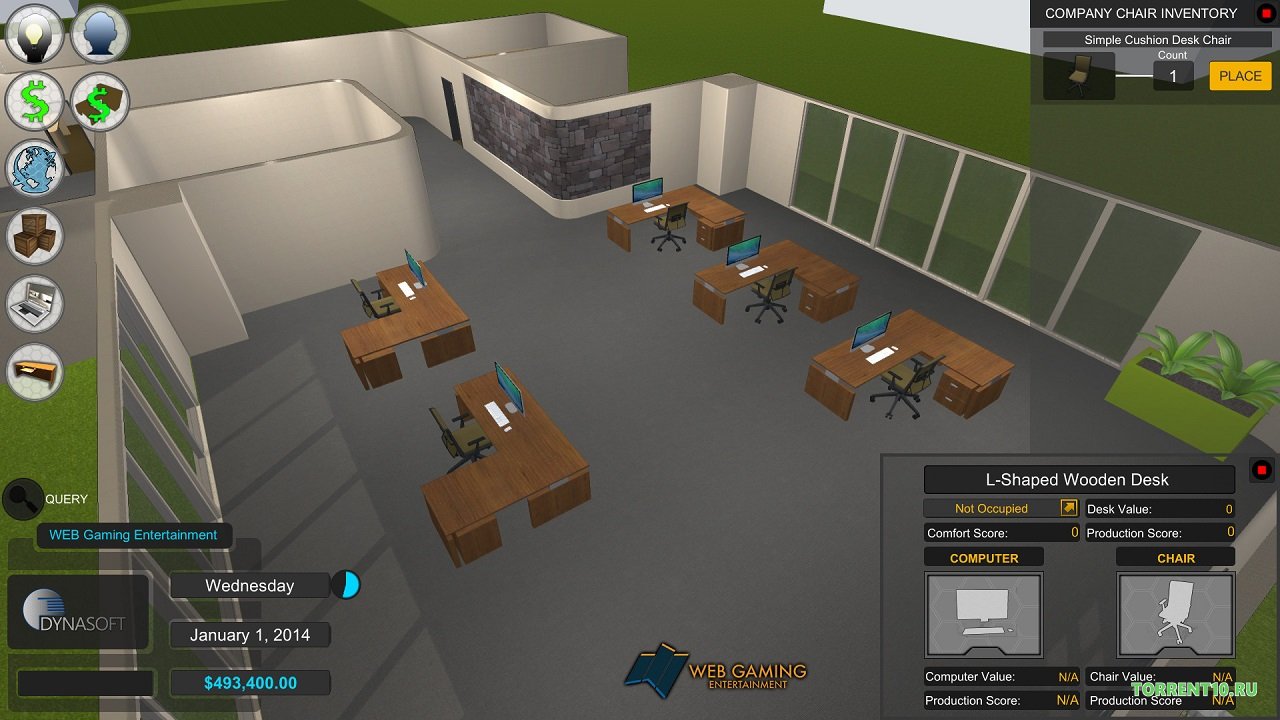Place the Simple Cushion Desk Chair

pos(1240,76)
